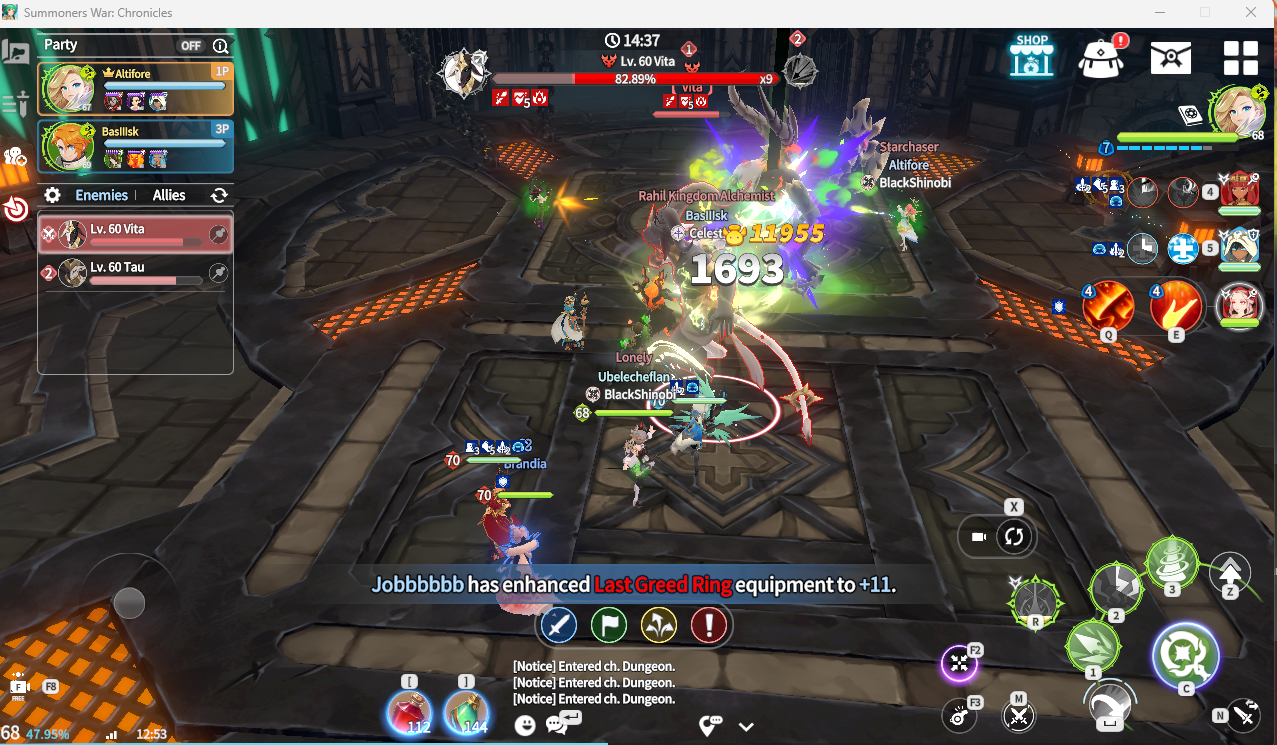Viewport: 1277px width, 745px height.
Task: Toggle the Party OFF switch
Action: click(191, 46)
